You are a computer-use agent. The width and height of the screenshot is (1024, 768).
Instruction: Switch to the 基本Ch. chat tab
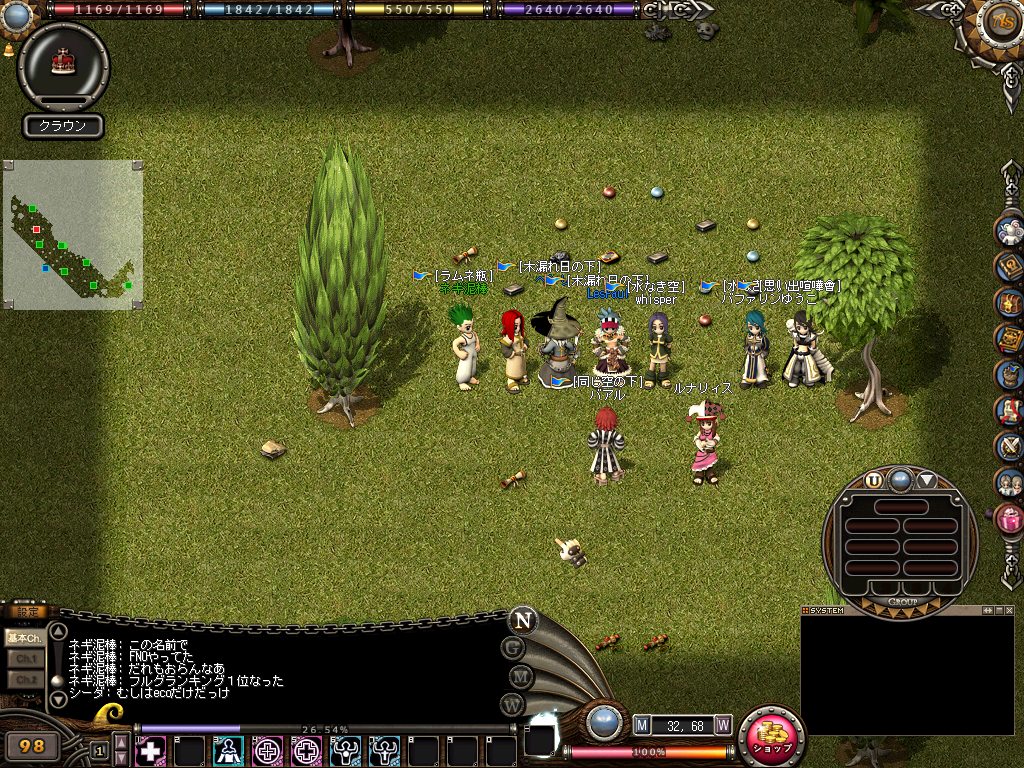(24, 637)
